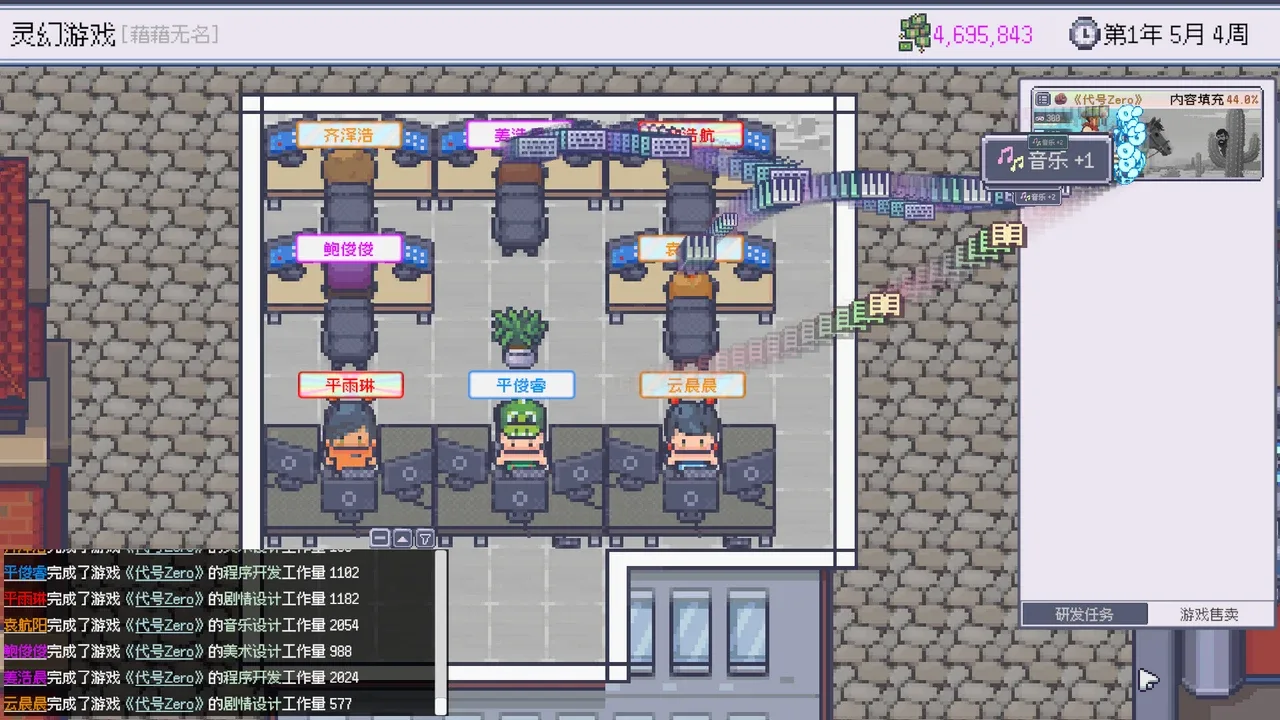Click the 云晨晨 employee name tag
Viewport: 1280px width, 720px height.
pyautogui.click(x=692, y=385)
